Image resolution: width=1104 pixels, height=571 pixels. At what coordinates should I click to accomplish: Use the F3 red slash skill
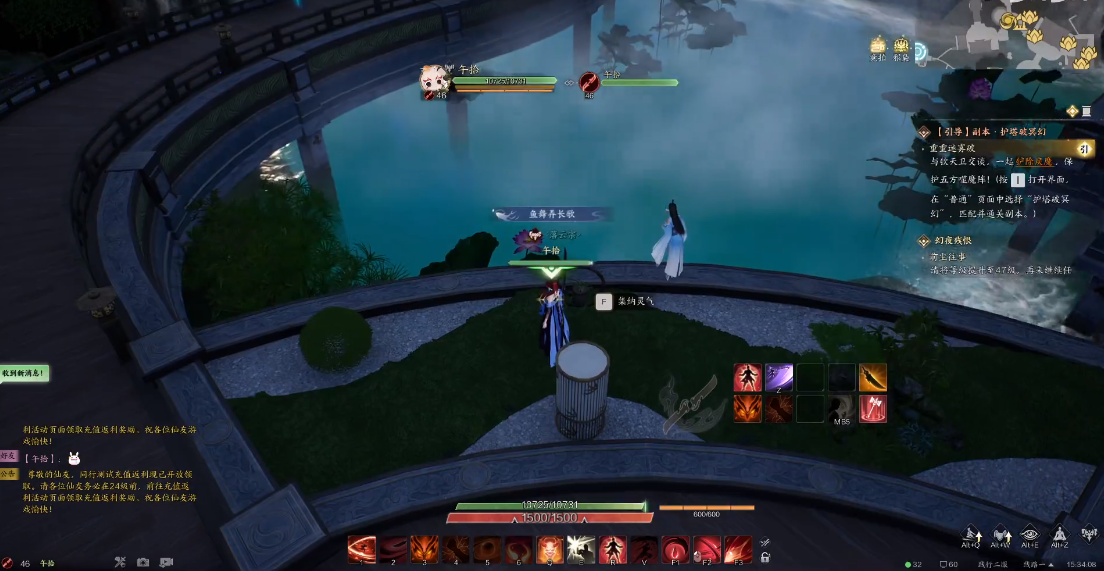tap(737, 549)
